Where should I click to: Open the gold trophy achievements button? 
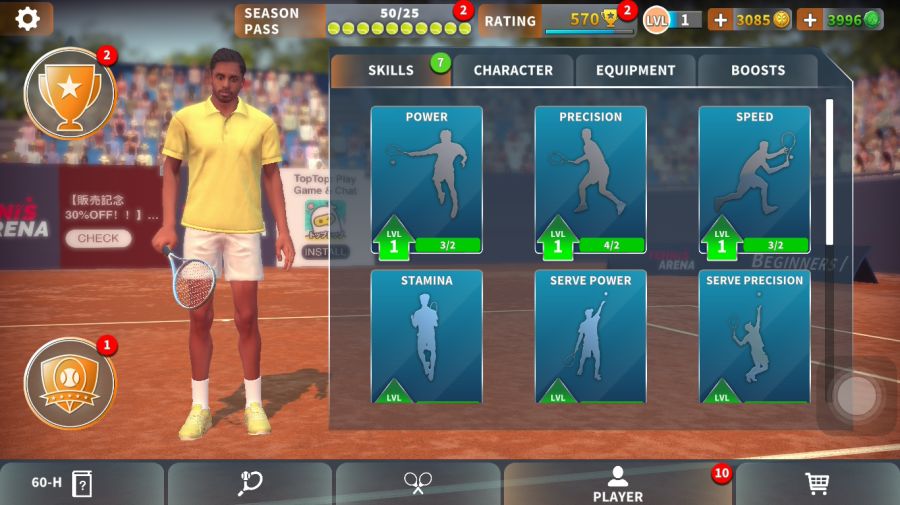coord(69,94)
